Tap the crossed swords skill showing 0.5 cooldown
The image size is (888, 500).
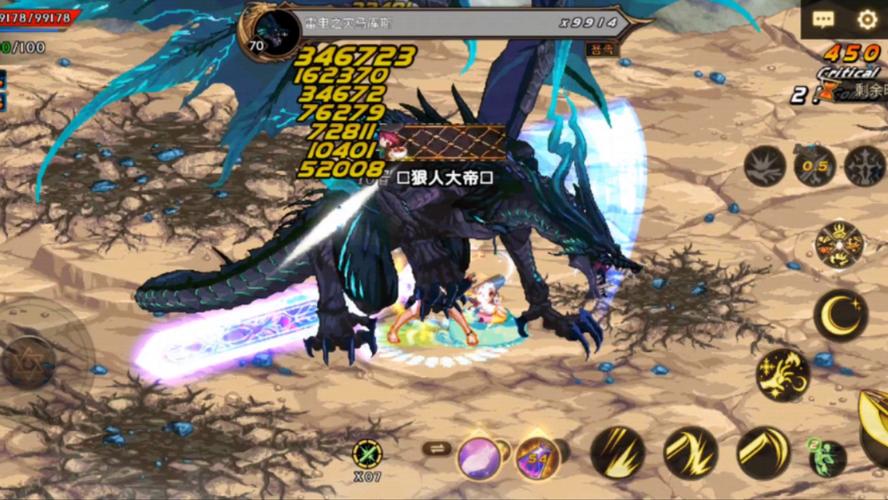click(x=815, y=166)
